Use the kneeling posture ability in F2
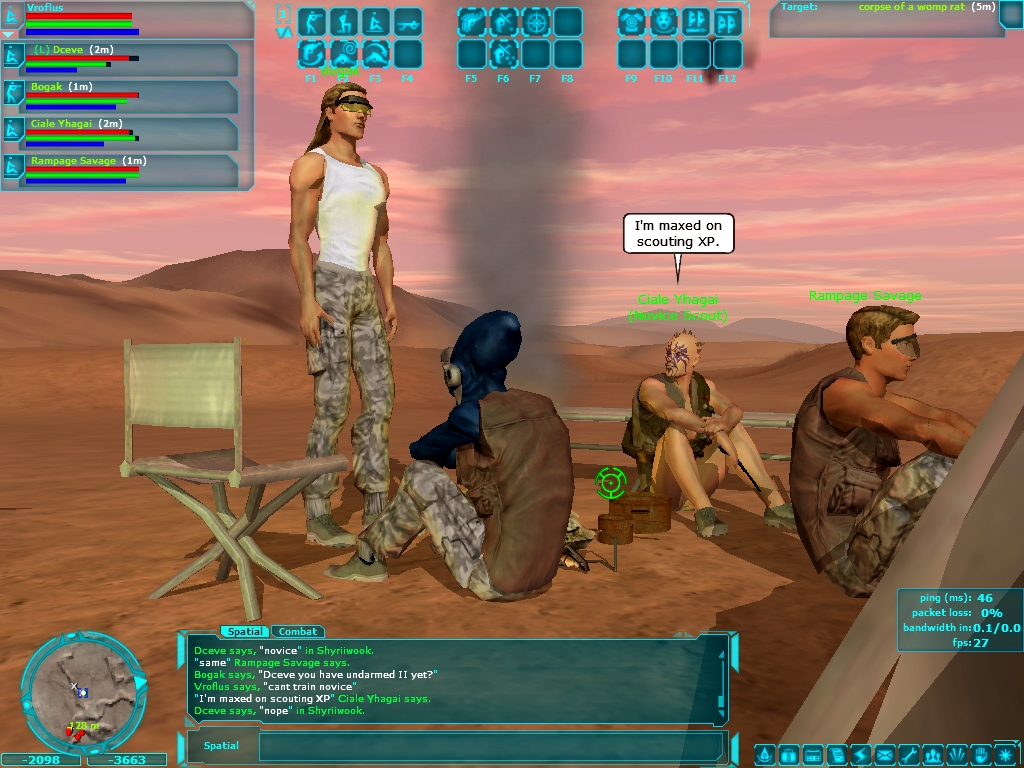1024x768 pixels. point(343,21)
